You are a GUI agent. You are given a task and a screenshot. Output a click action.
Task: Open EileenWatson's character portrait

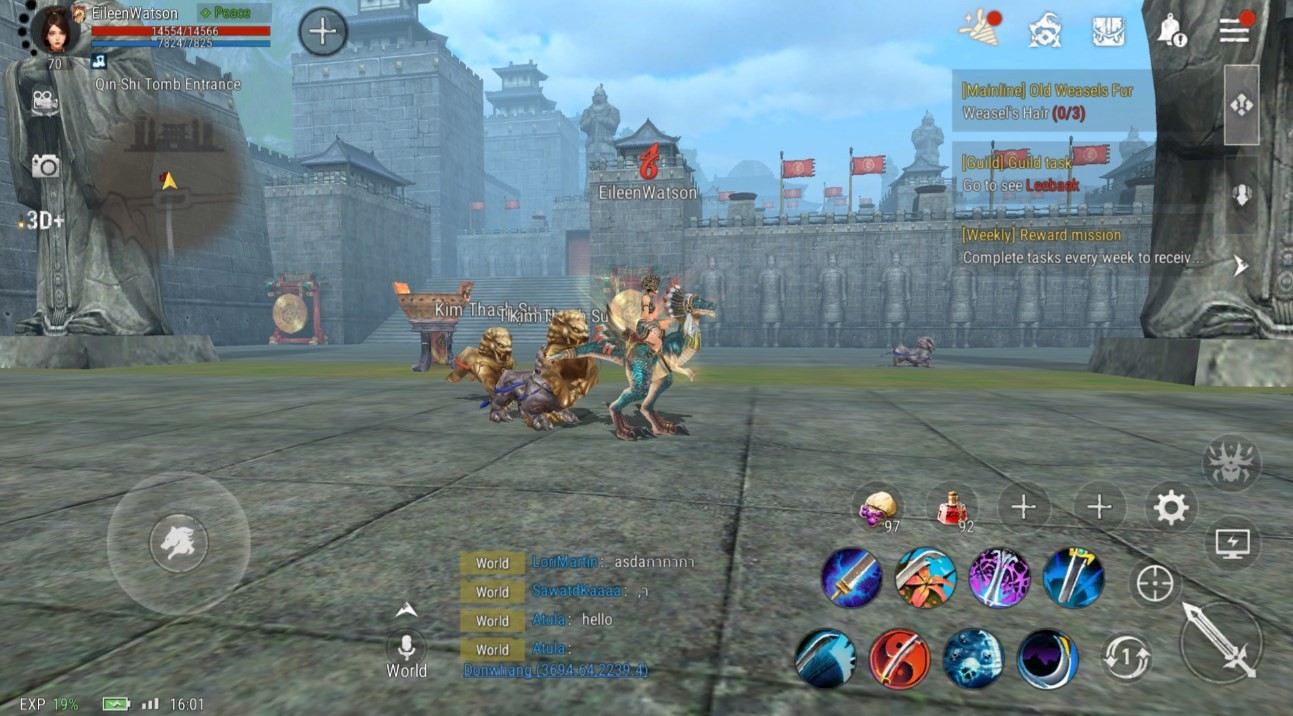coord(56,29)
